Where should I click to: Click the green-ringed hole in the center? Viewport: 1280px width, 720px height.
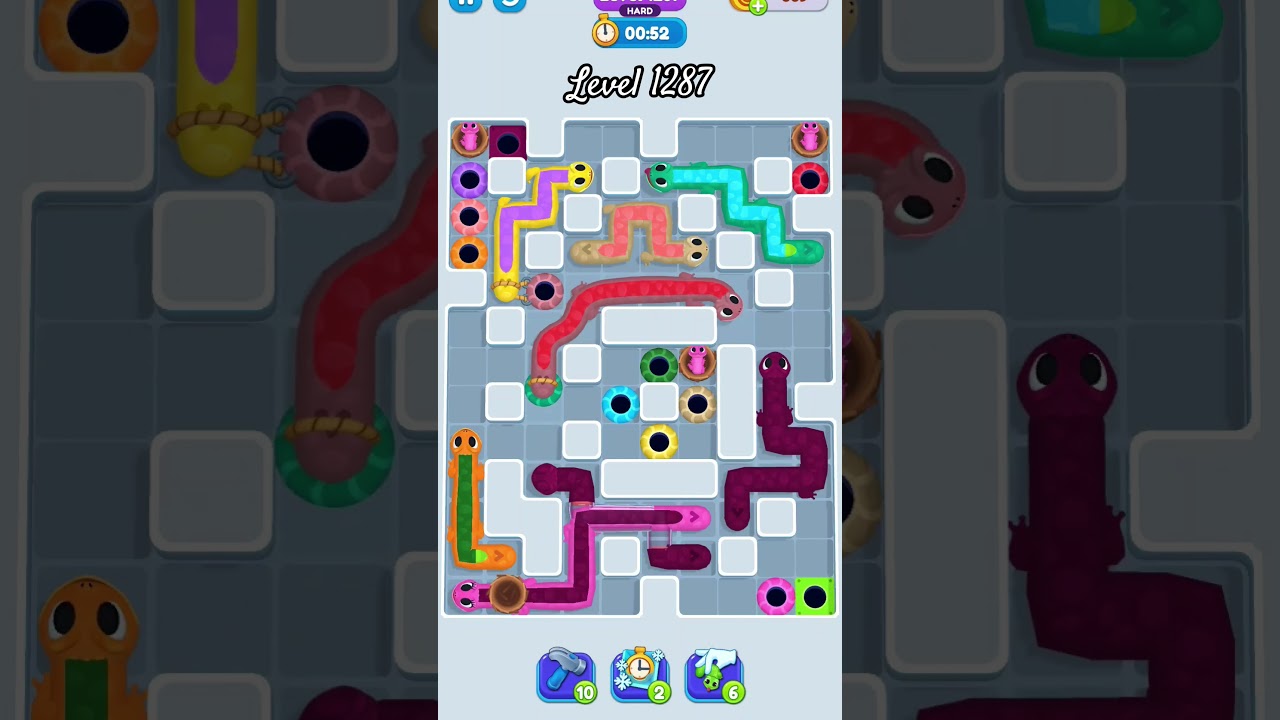(657, 363)
